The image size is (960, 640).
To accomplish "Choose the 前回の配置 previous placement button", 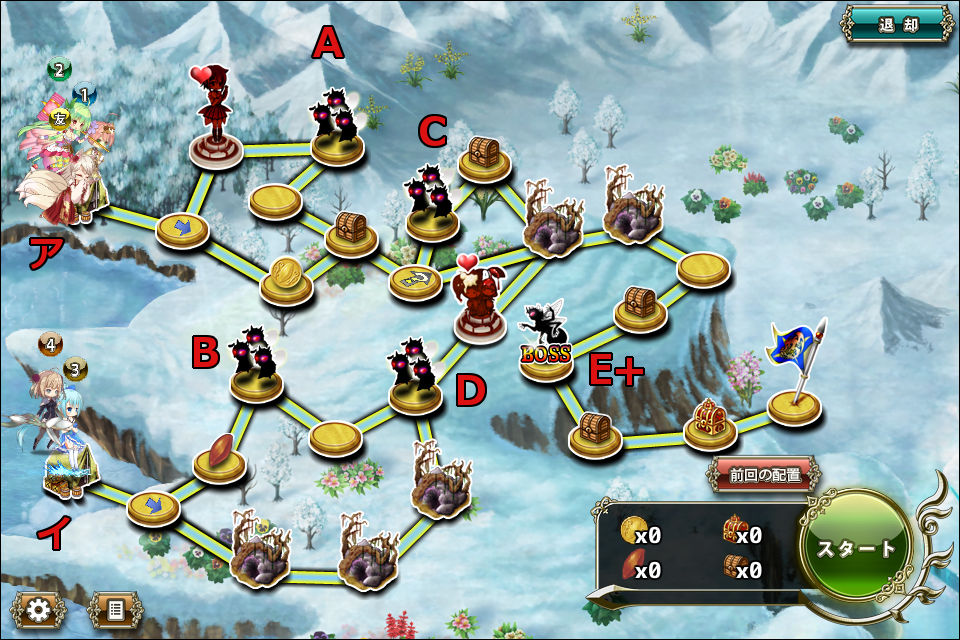I will (x=765, y=475).
